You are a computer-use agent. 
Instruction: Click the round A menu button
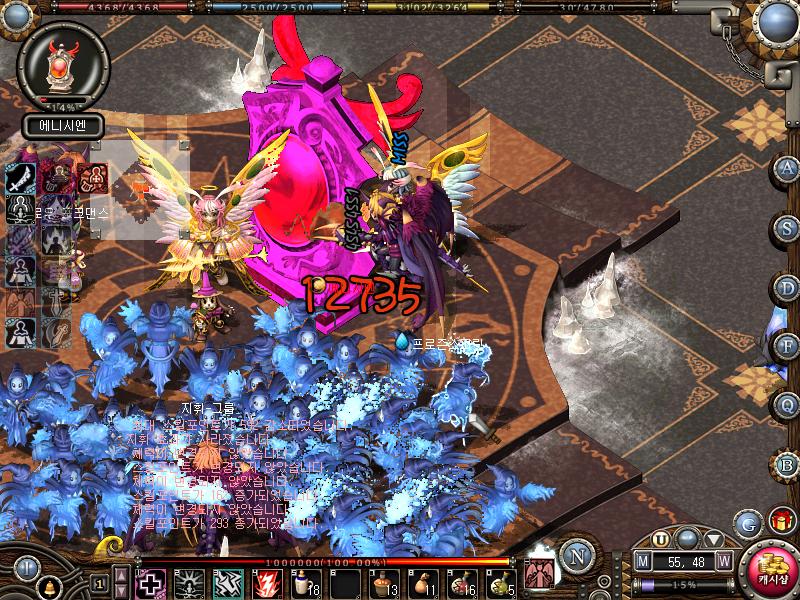point(788,168)
